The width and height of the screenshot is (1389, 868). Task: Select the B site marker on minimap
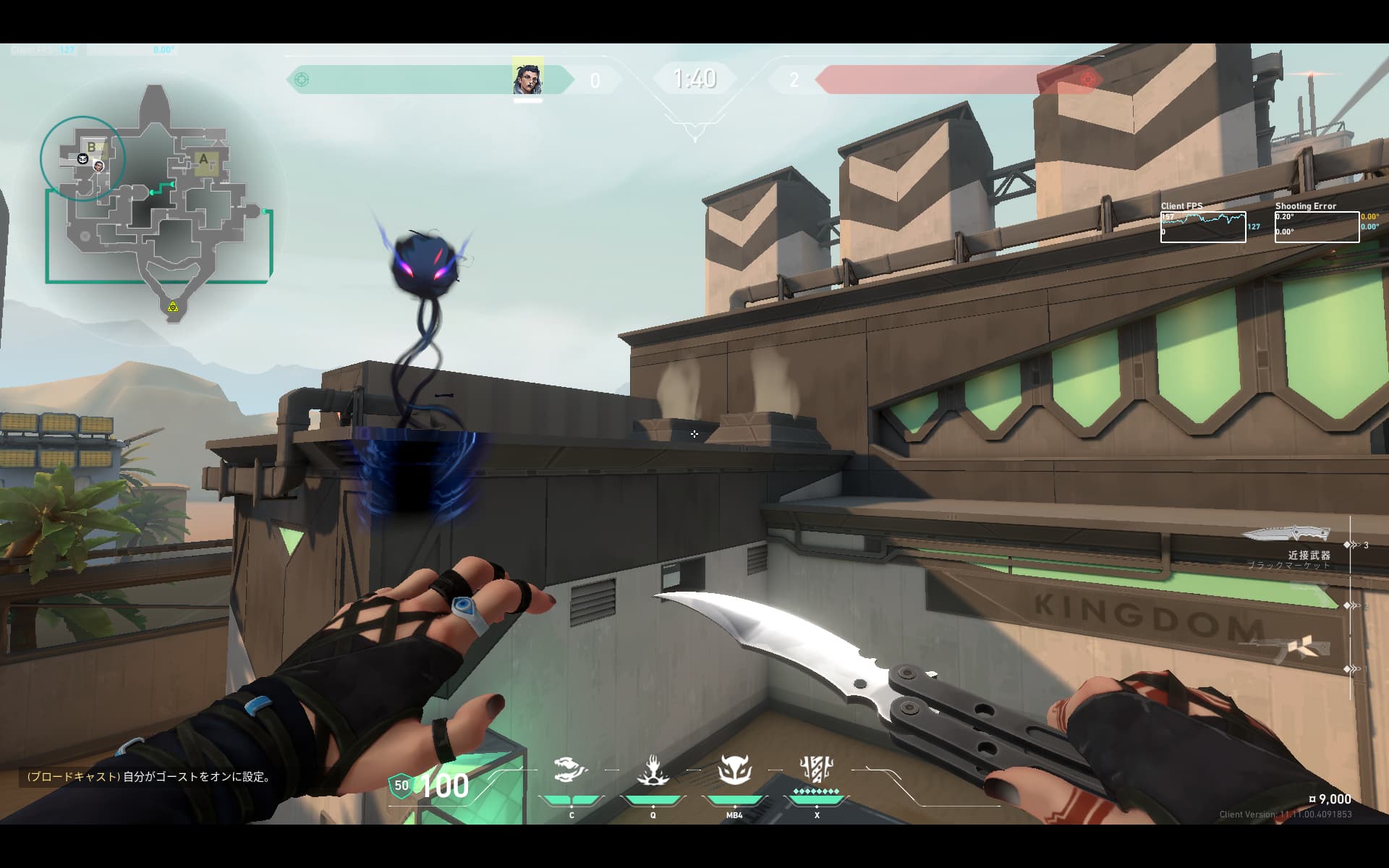(x=92, y=148)
